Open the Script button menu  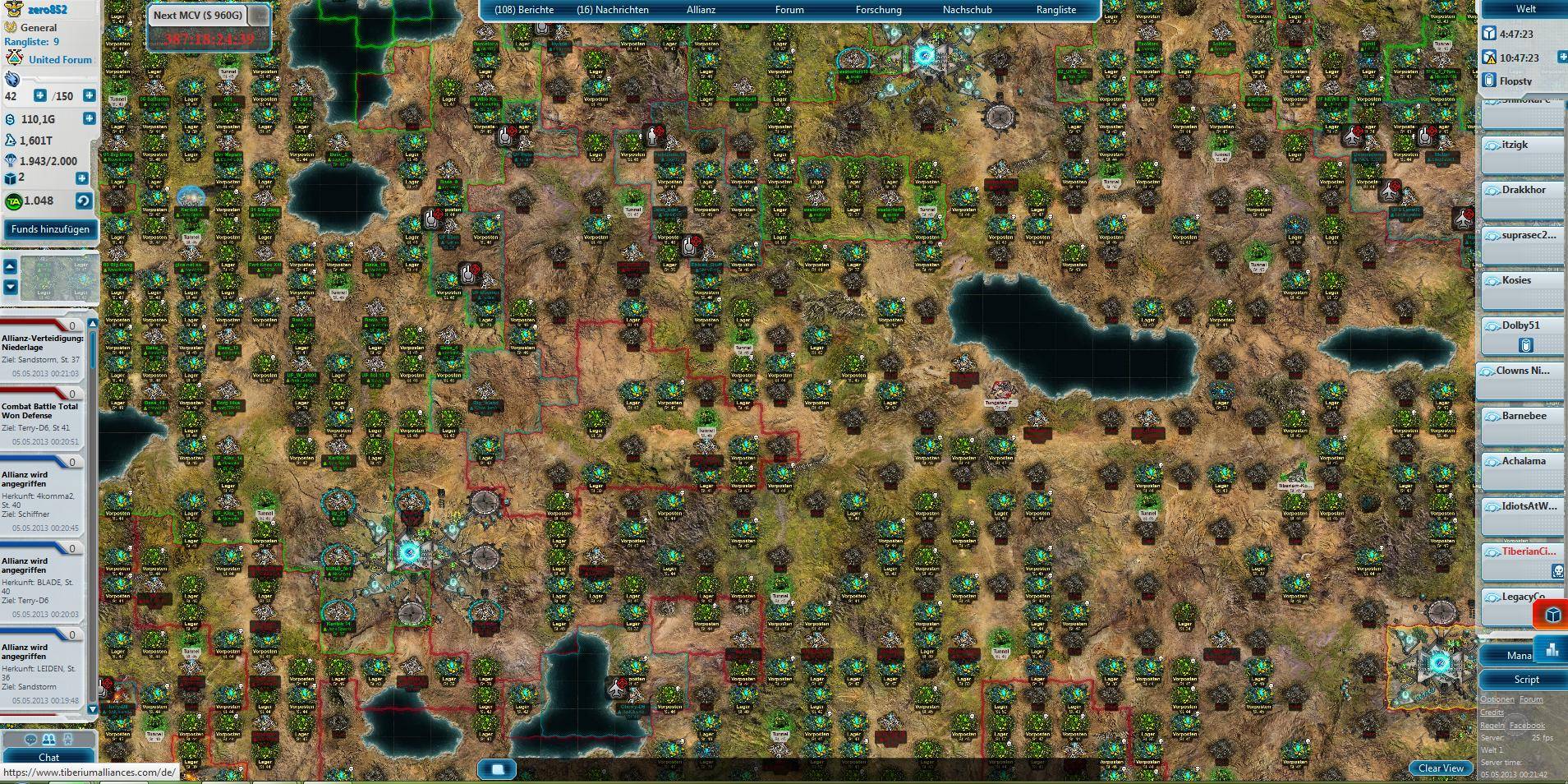pos(1526,680)
